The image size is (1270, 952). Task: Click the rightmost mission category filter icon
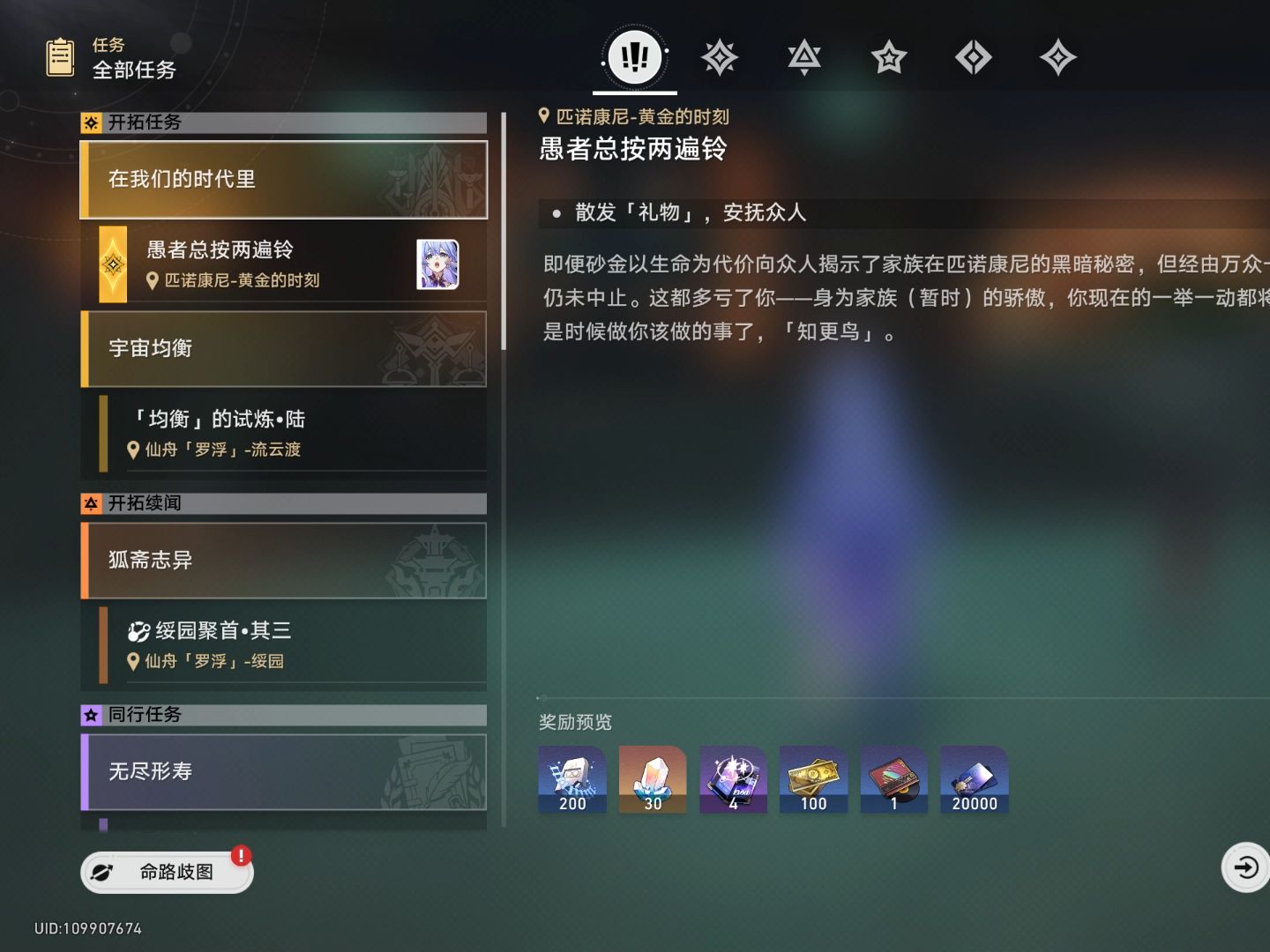(x=1057, y=56)
